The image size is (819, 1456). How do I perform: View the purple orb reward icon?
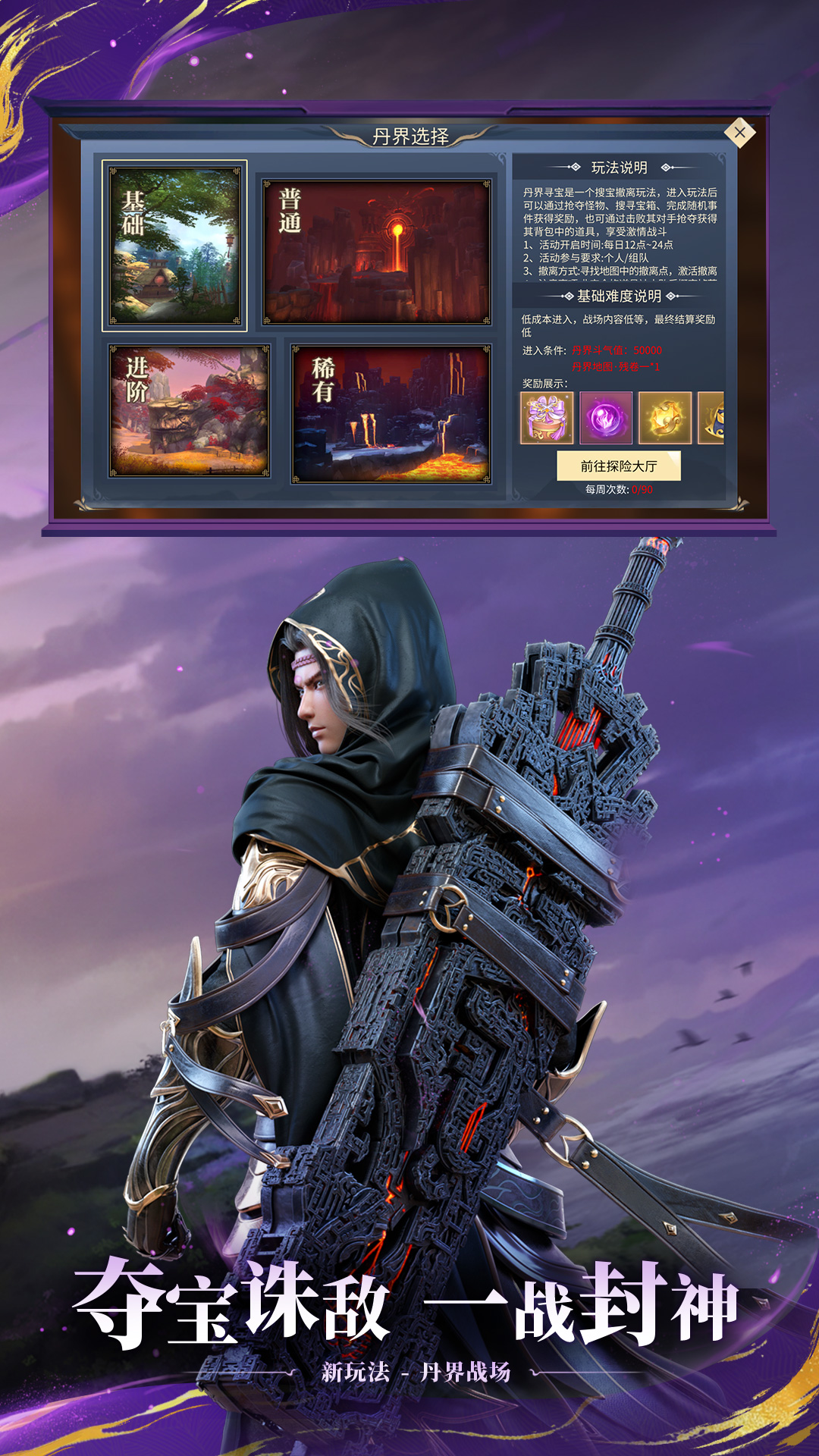pyautogui.click(x=606, y=418)
